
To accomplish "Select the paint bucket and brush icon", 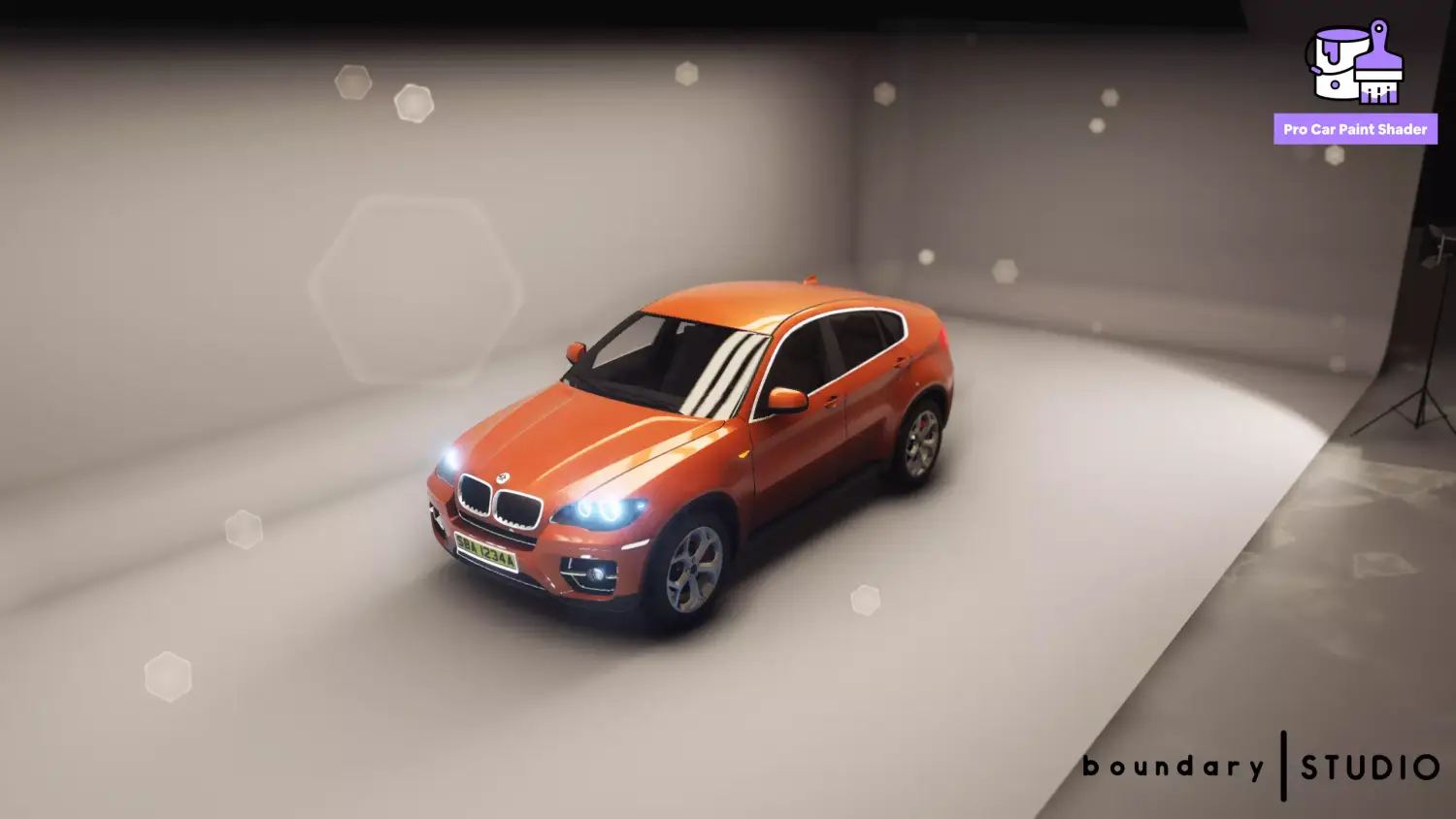I will point(1354,62).
